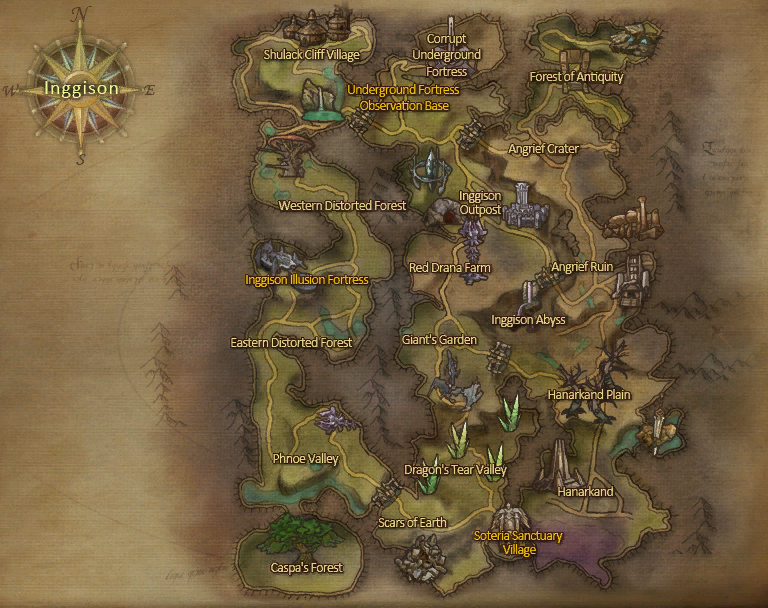
Task: Choose the Phnoe Valley label
Action: point(305,459)
